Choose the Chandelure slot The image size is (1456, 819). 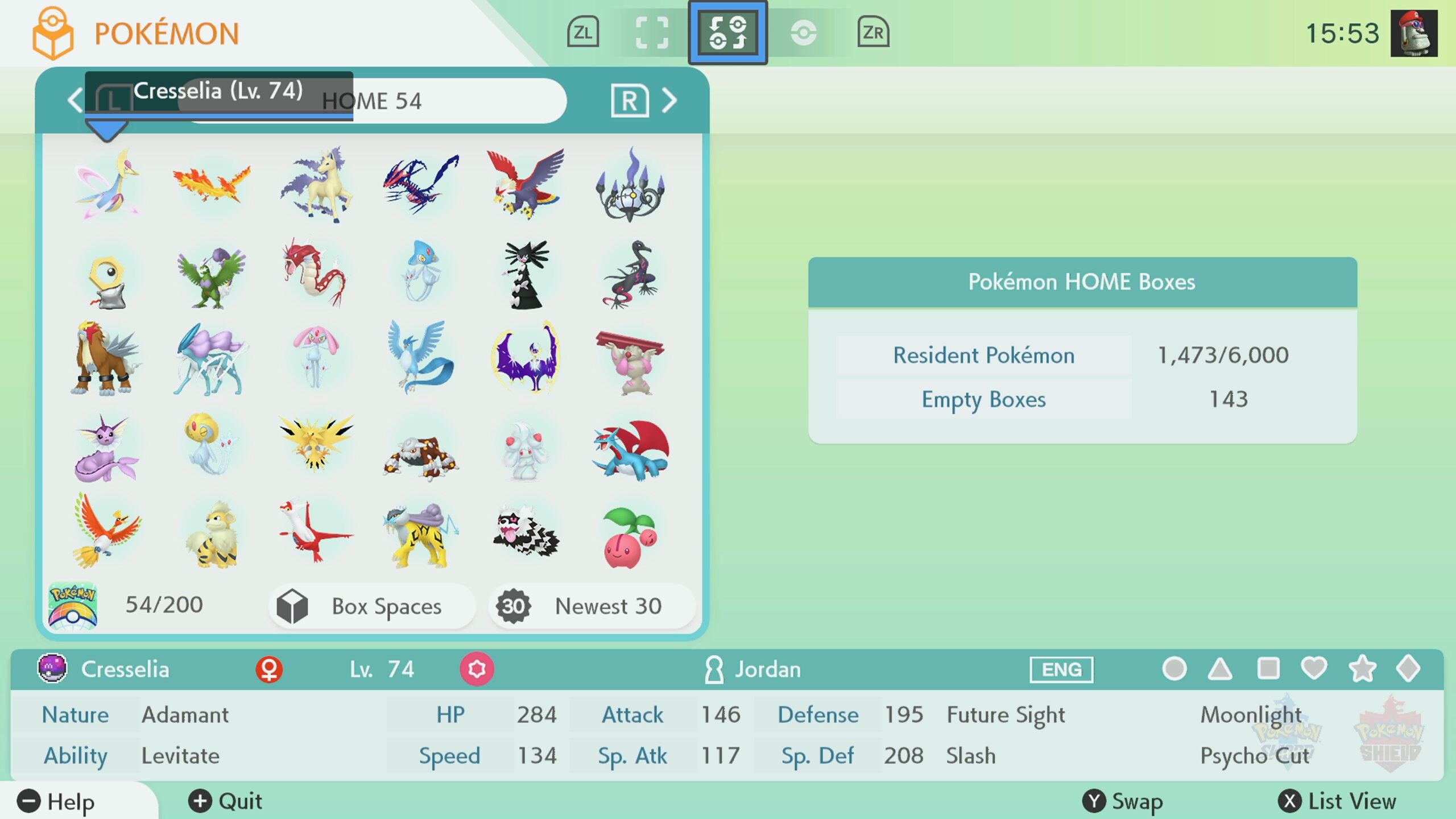[630, 184]
